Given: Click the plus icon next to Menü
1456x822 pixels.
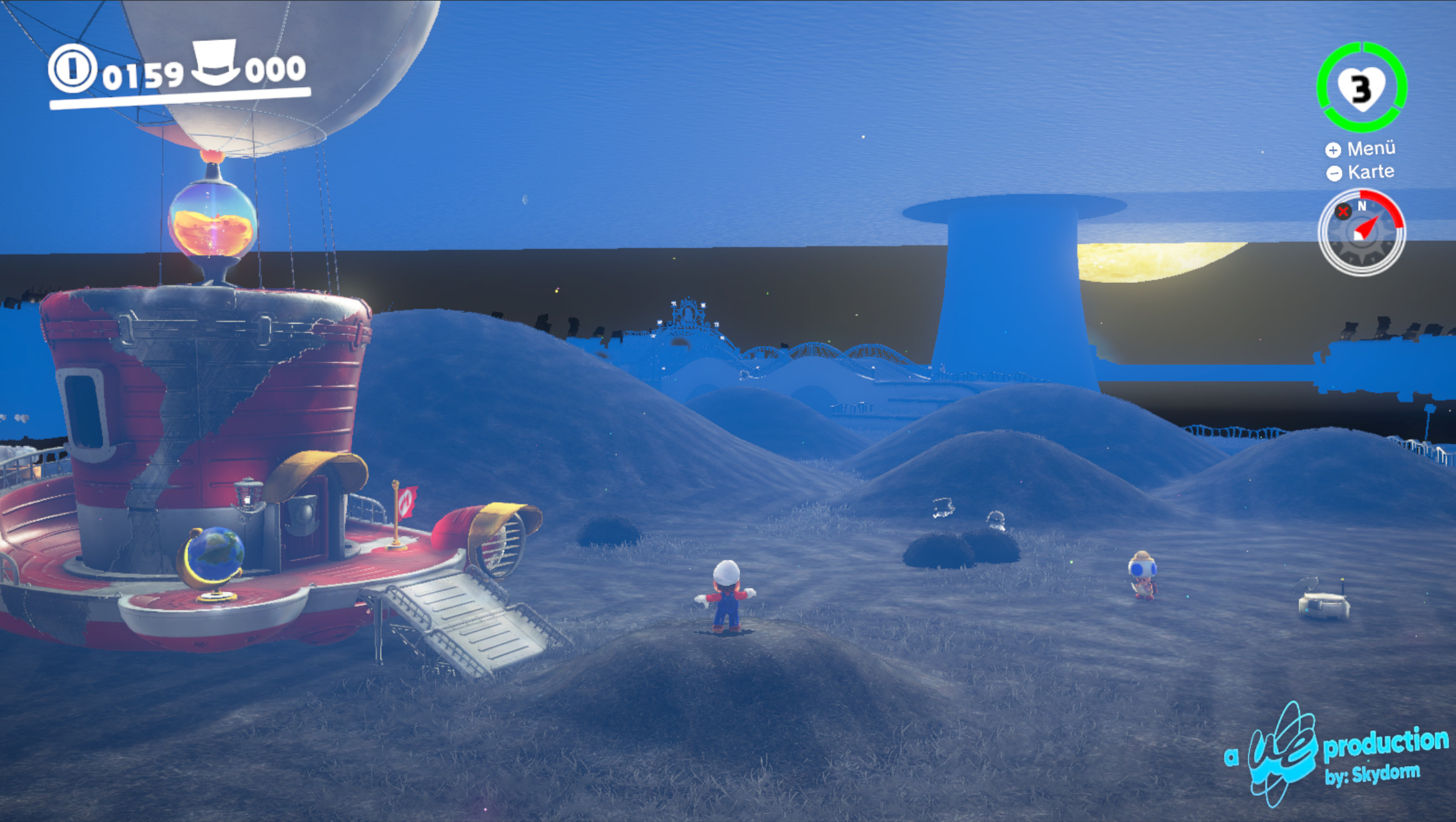Looking at the screenshot, I should 1336,150.
